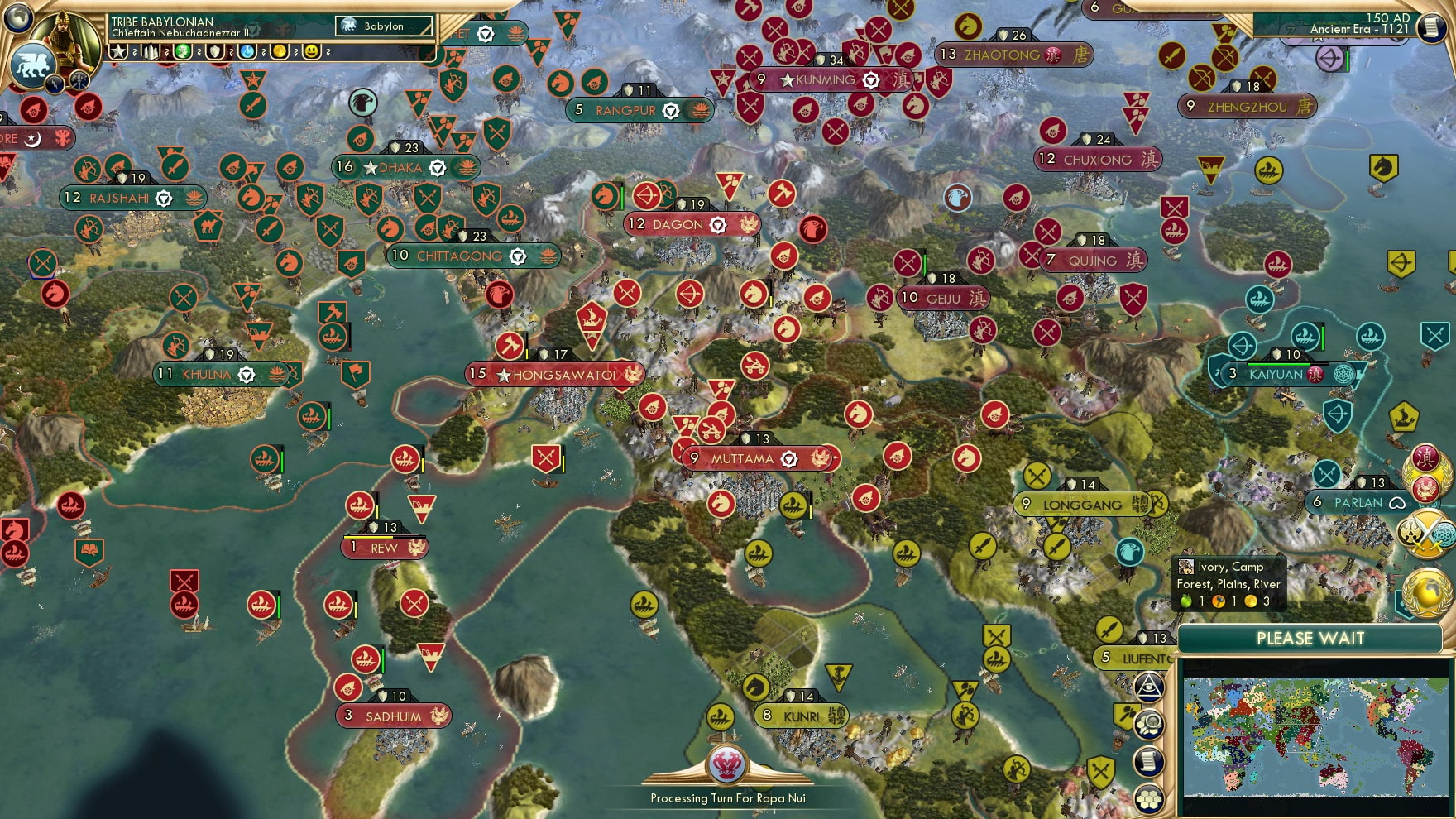This screenshot has height=819, width=1456.
Task: Select the Babylonian winged lion civ emblem
Action: 36,65
